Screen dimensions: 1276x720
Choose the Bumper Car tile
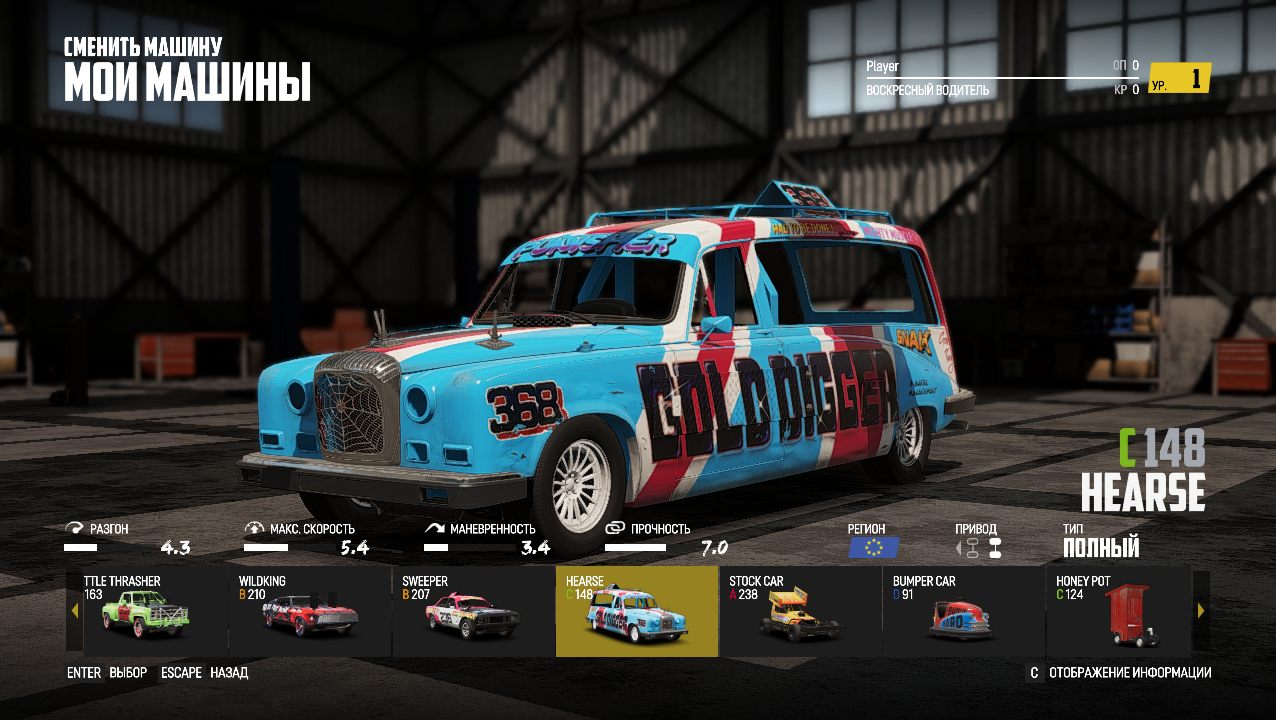pyautogui.click(x=964, y=612)
